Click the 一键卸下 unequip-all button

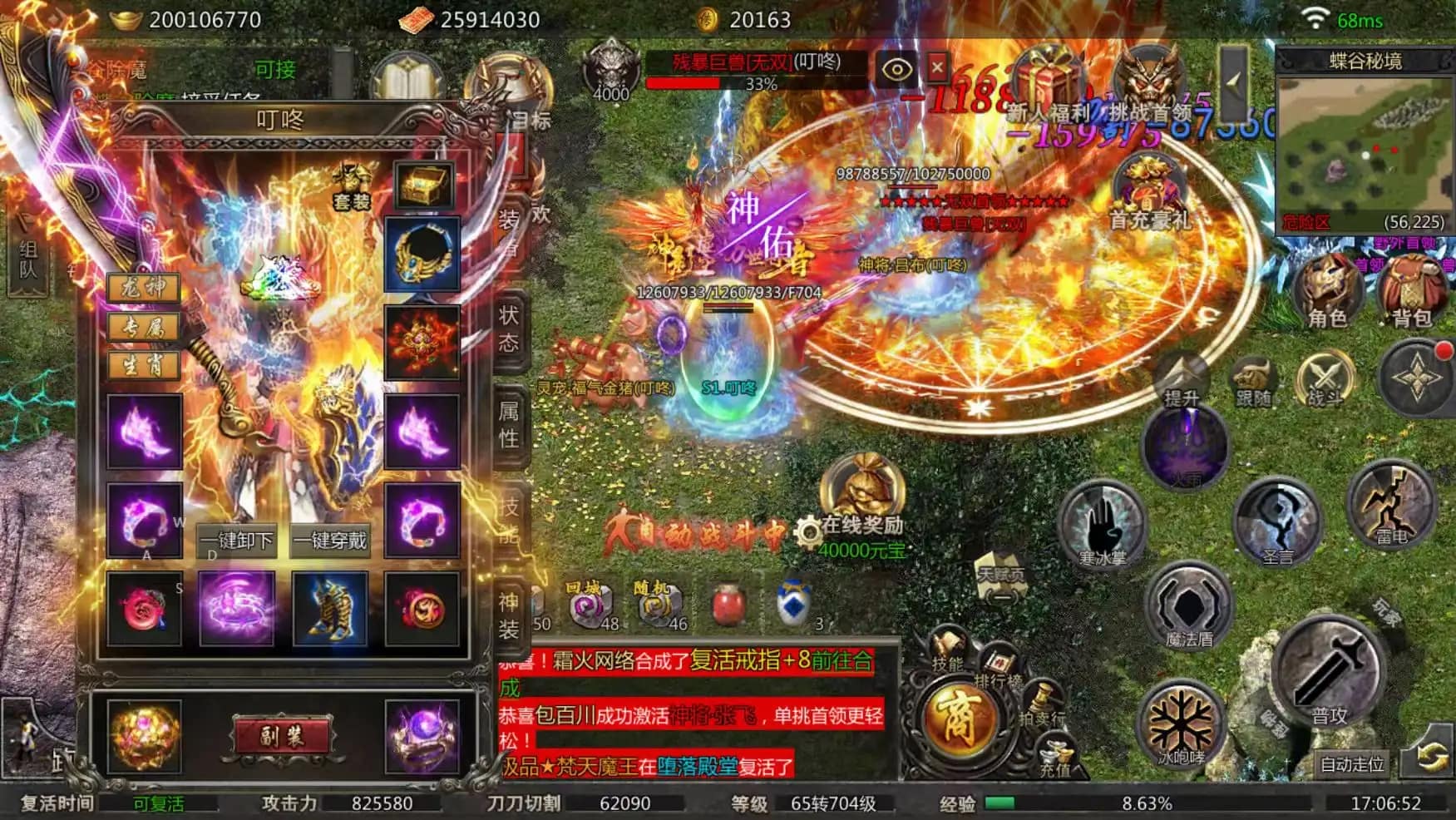(x=237, y=541)
